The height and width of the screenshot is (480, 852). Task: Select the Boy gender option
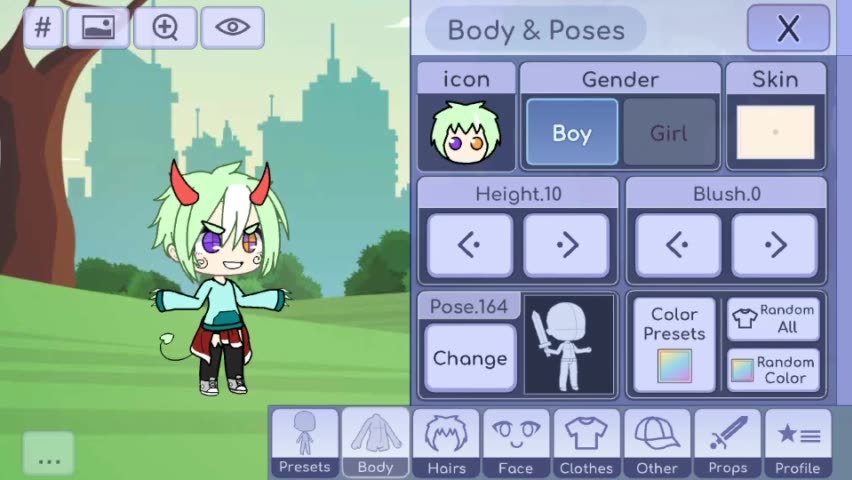571,133
